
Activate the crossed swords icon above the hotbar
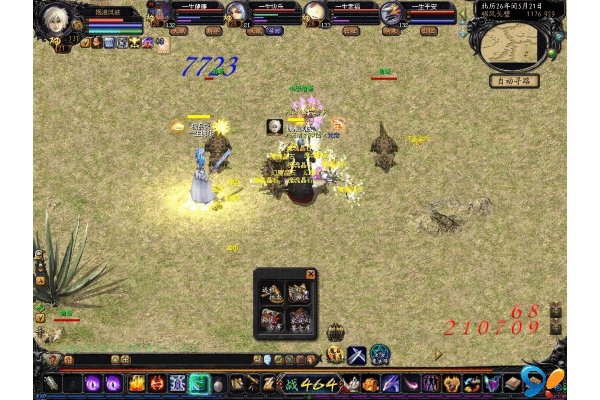357,354
